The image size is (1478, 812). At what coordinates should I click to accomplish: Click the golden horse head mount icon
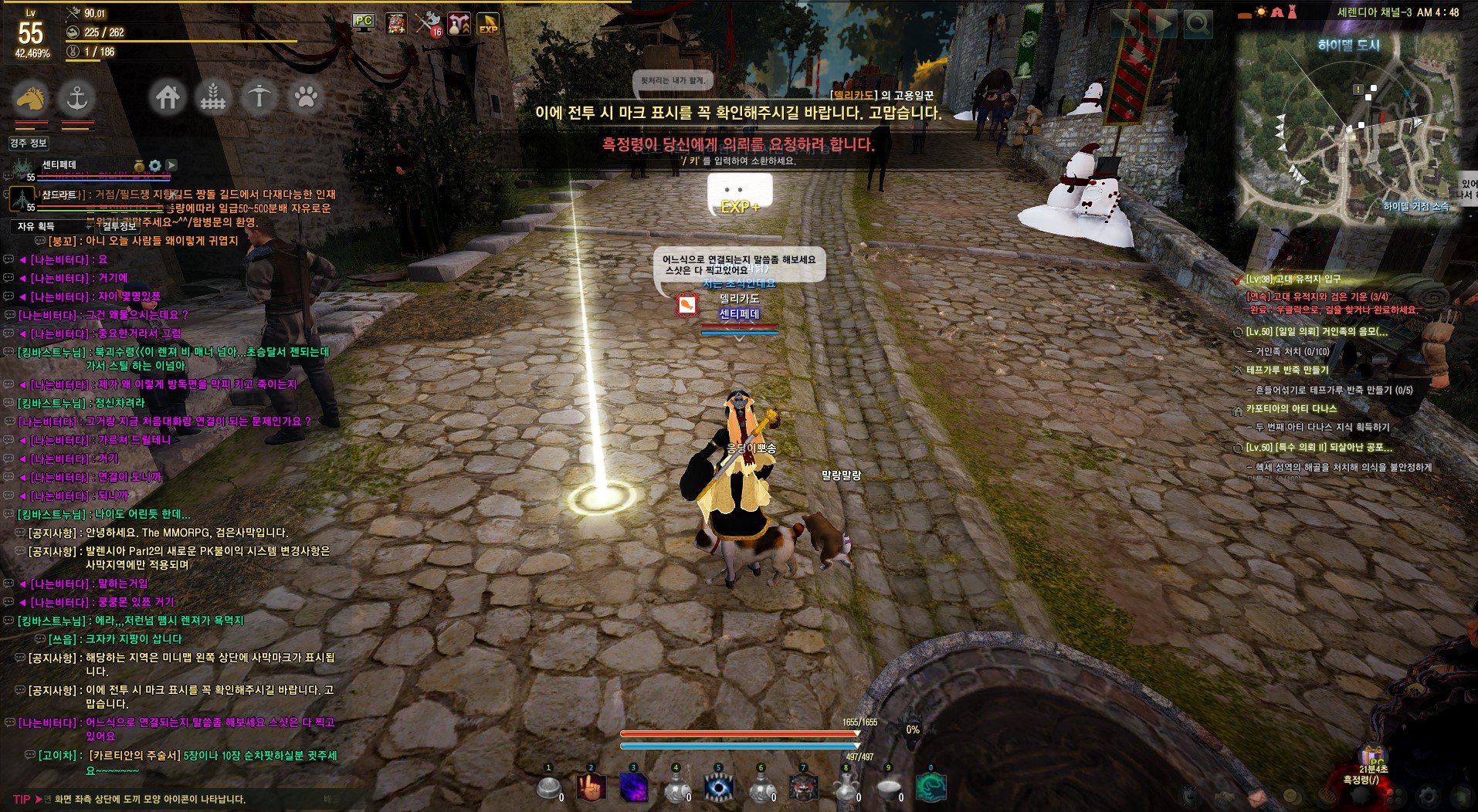coord(30,98)
